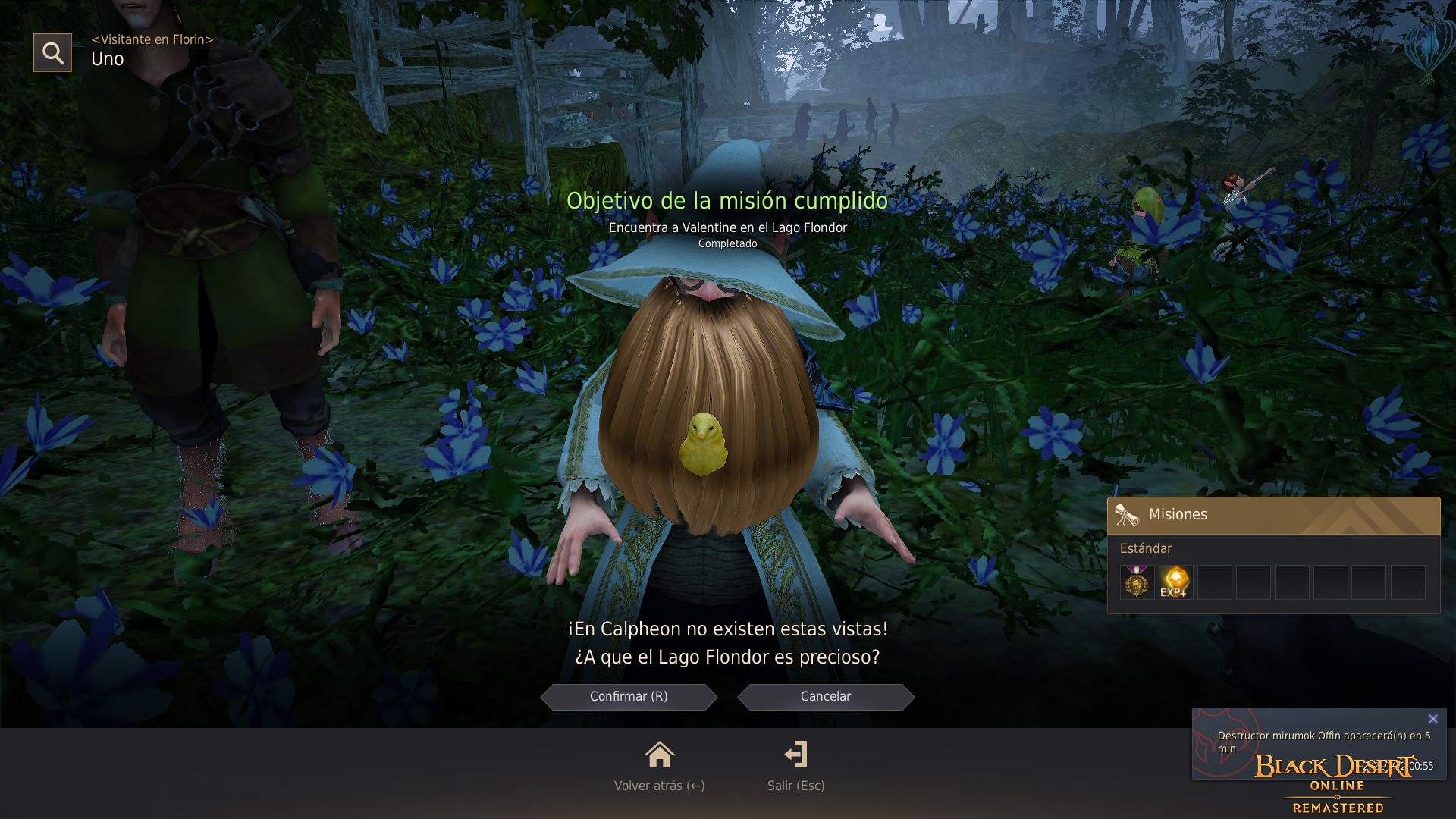Screen dimensions: 1456x819
Task: Click the home icon labeled Volver atrás
Action: pyautogui.click(x=660, y=755)
